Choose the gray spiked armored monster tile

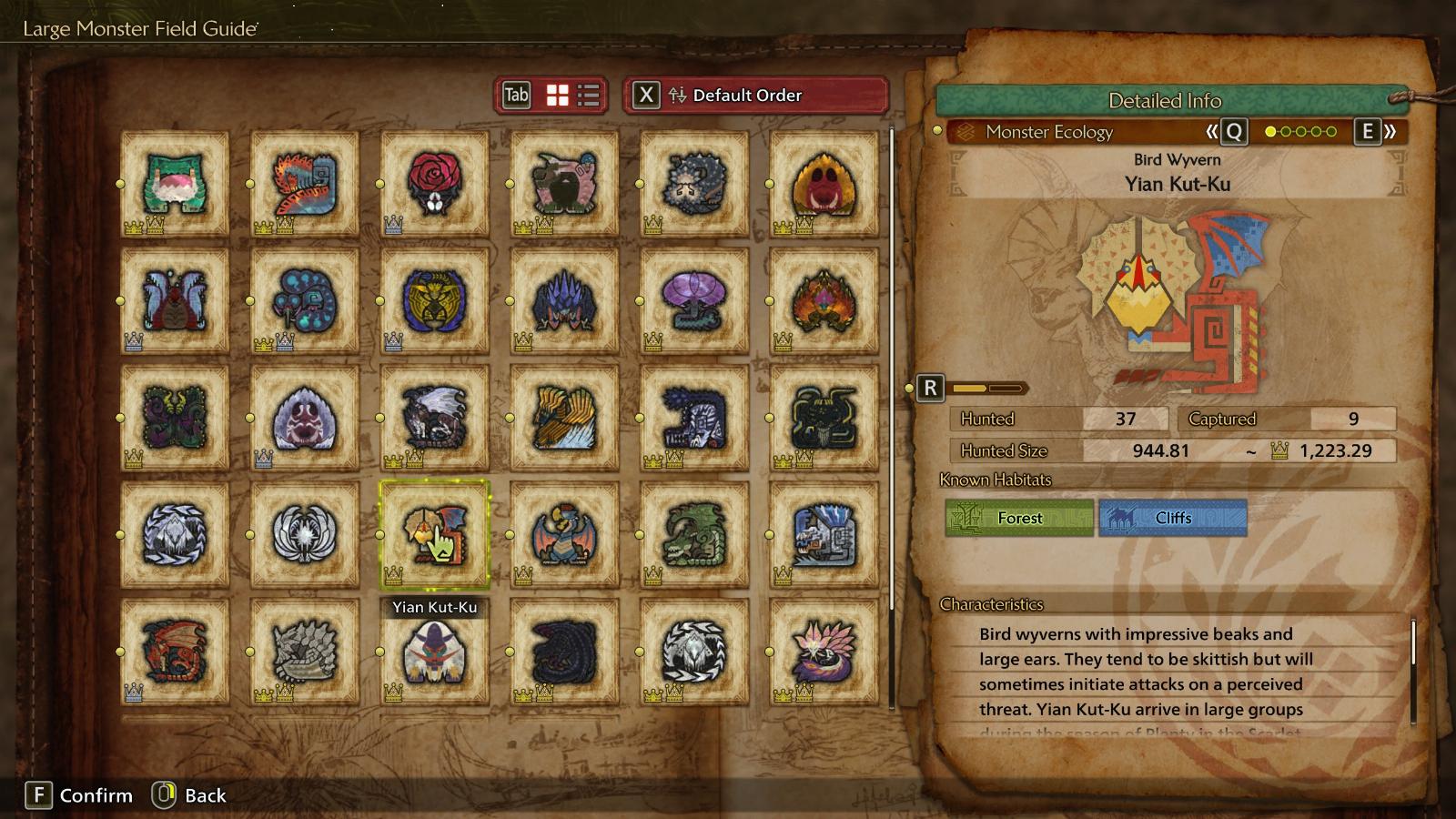click(x=305, y=652)
